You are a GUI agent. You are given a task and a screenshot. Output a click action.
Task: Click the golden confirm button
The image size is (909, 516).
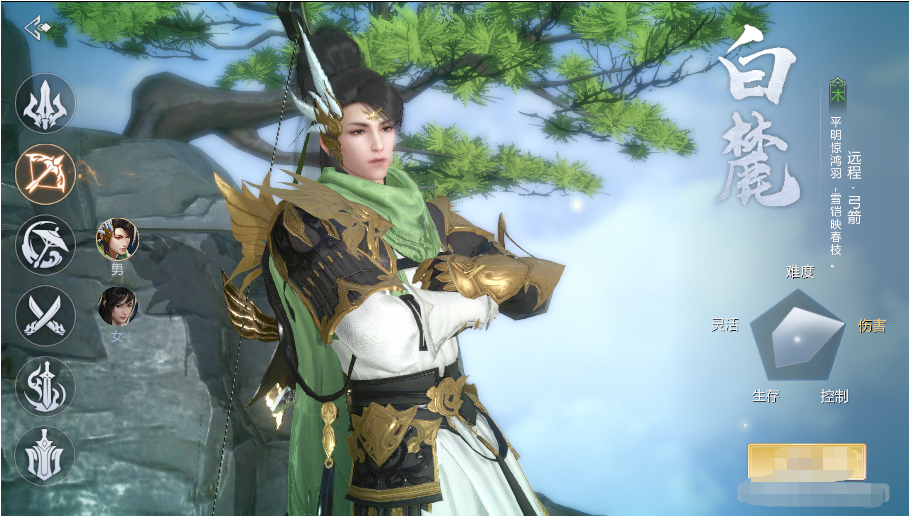point(806,462)
